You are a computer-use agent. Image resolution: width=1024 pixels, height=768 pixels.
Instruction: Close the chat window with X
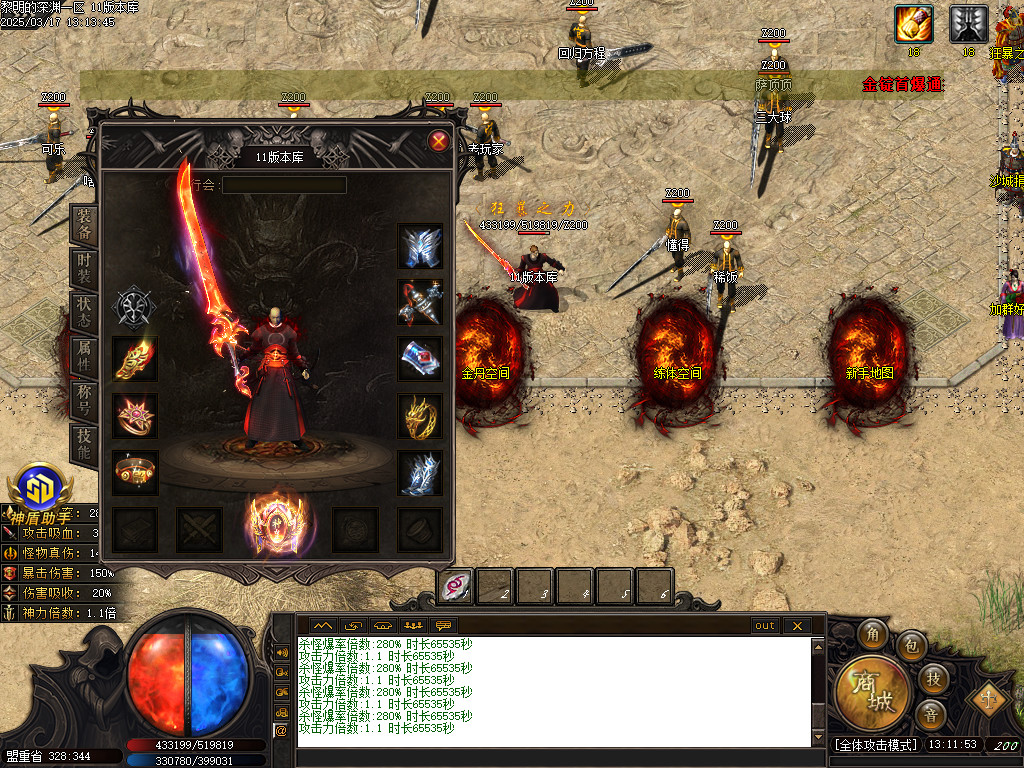click(796, 626)
